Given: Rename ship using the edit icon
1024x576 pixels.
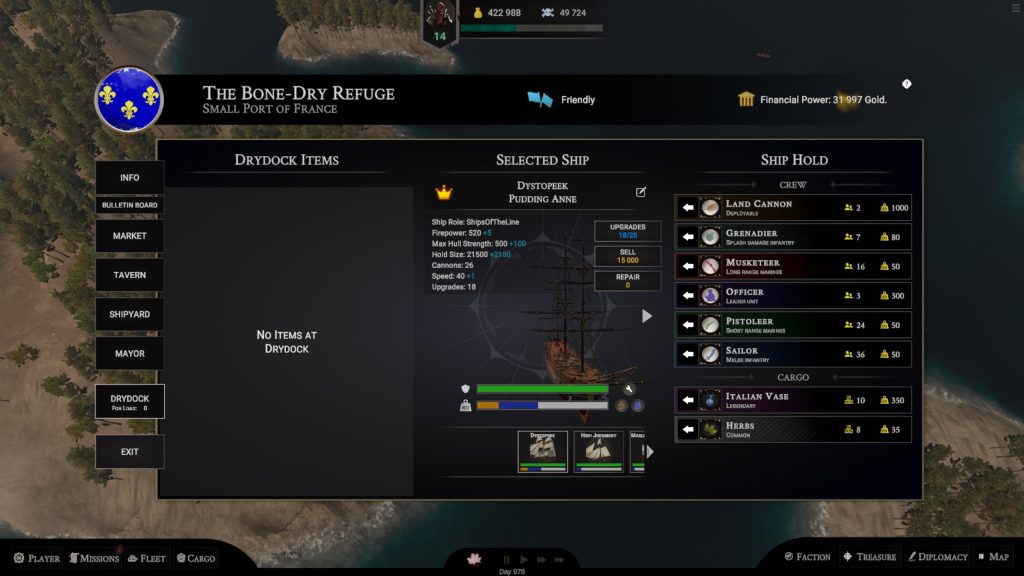Looking at the screenshot, I should pyautogui.click(x=641, y=192).
